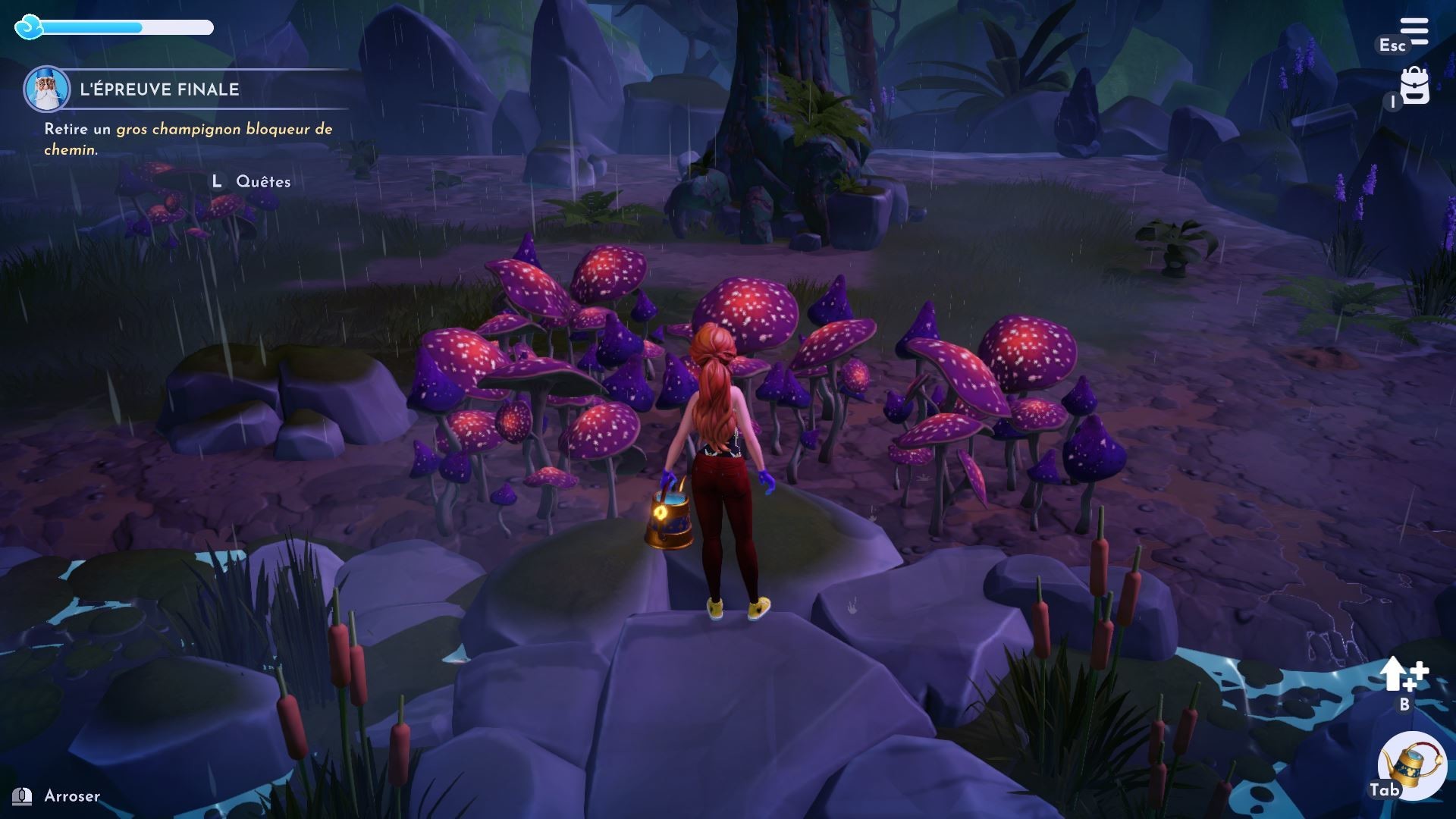Open the backpack inventory
The width and height of the screenshot is (1456, 819).
1414,85
